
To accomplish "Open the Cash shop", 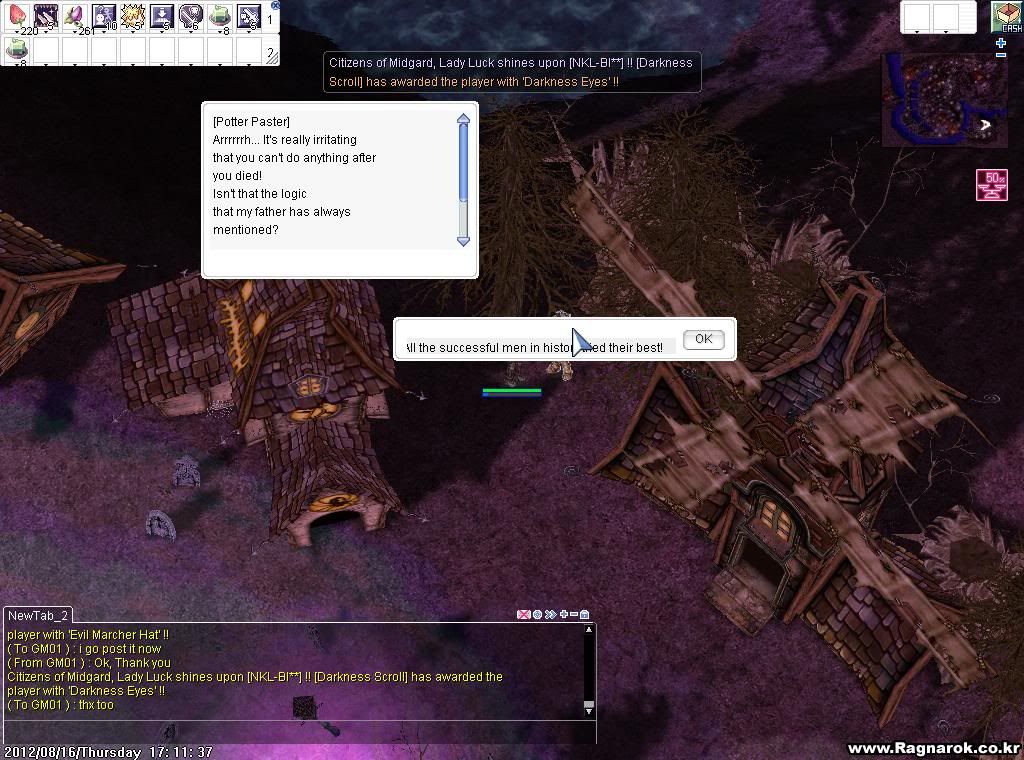I will click(1005, 18).
